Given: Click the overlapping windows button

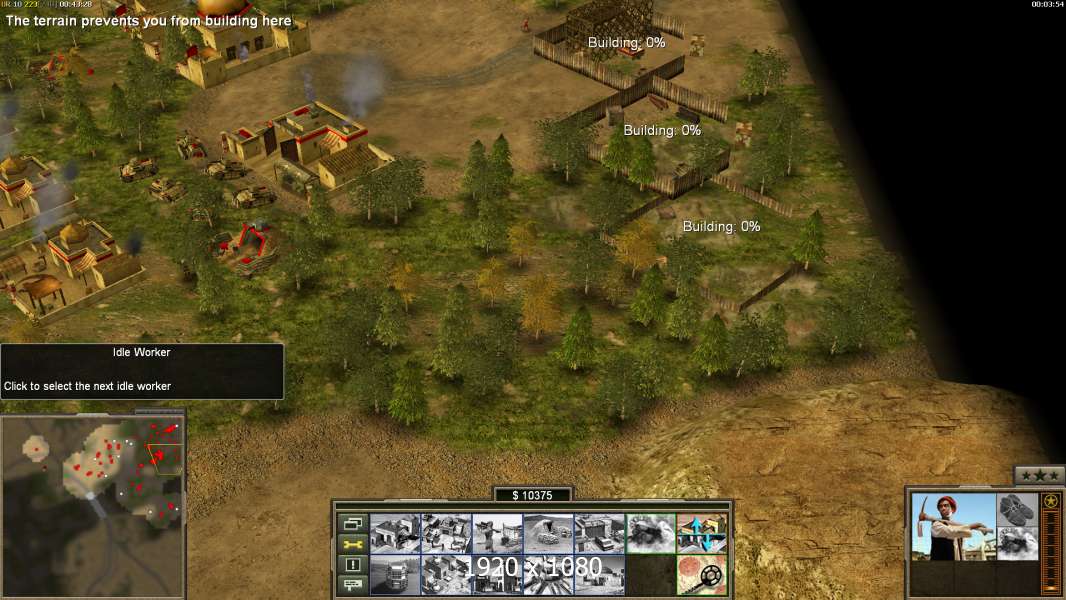Looking at the screenshot, I should point(353,523).
